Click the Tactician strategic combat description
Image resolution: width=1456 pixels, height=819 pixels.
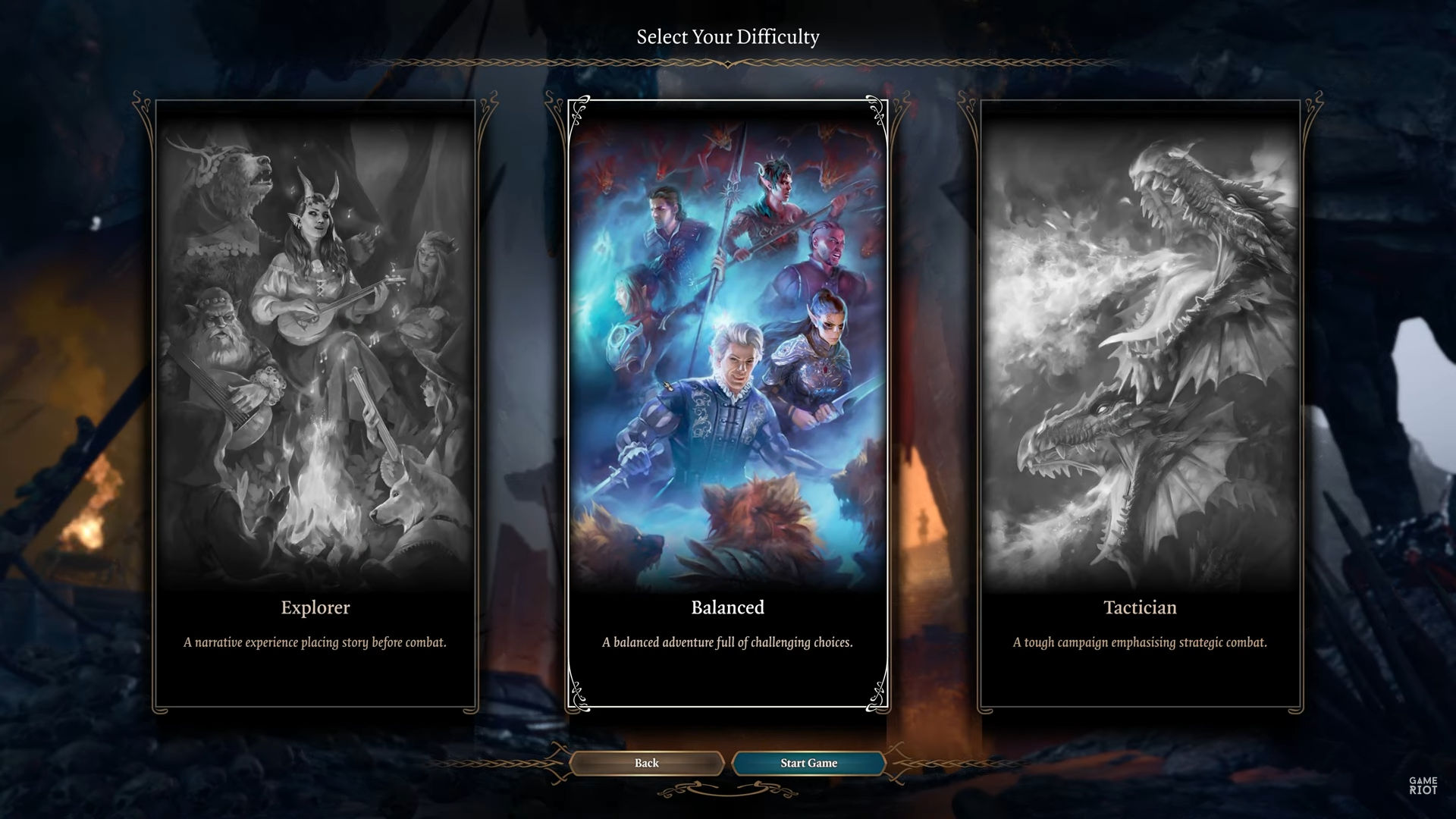point(1139,642)
